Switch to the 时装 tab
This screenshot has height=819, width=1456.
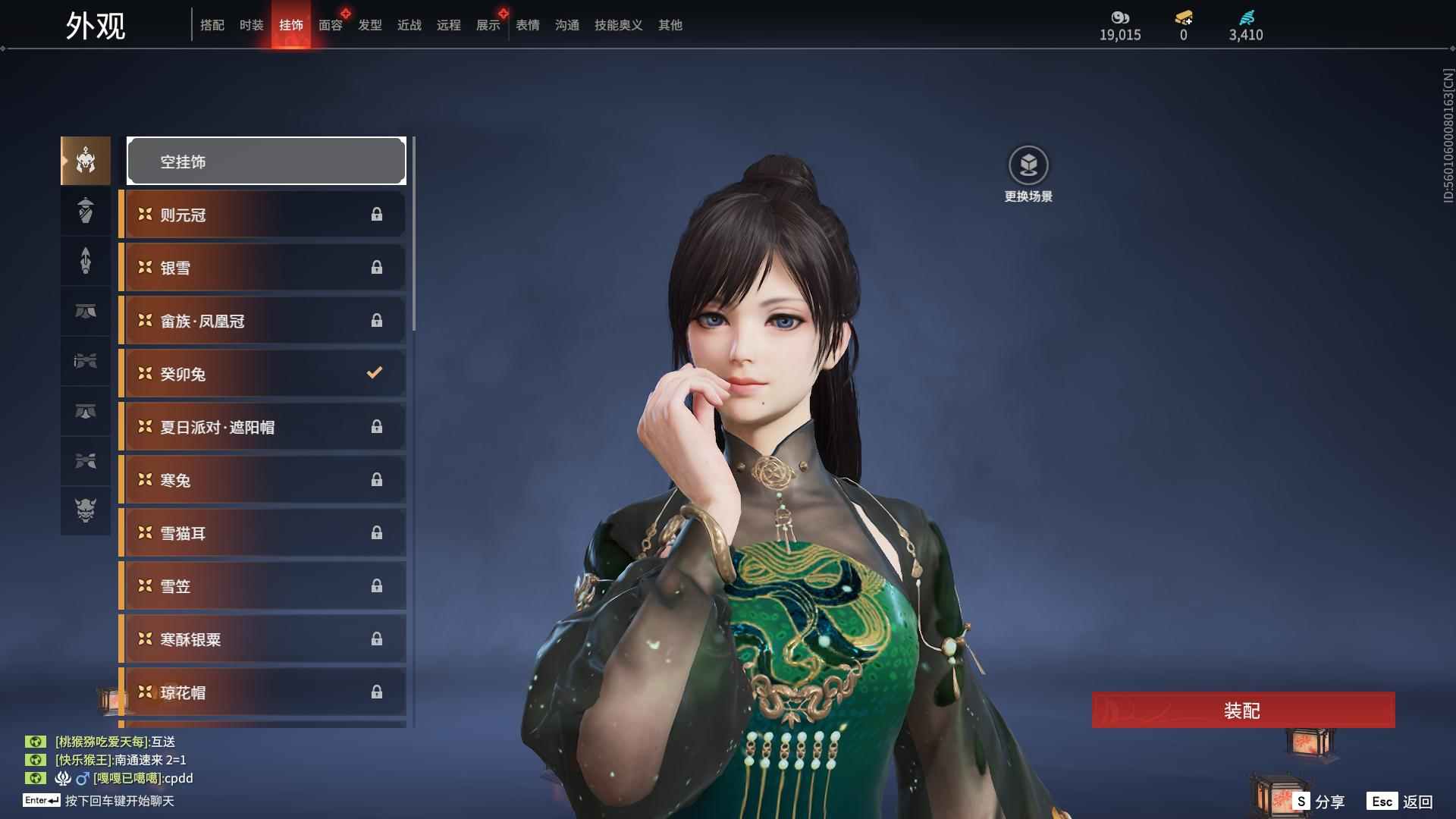[x=251, y=25]
